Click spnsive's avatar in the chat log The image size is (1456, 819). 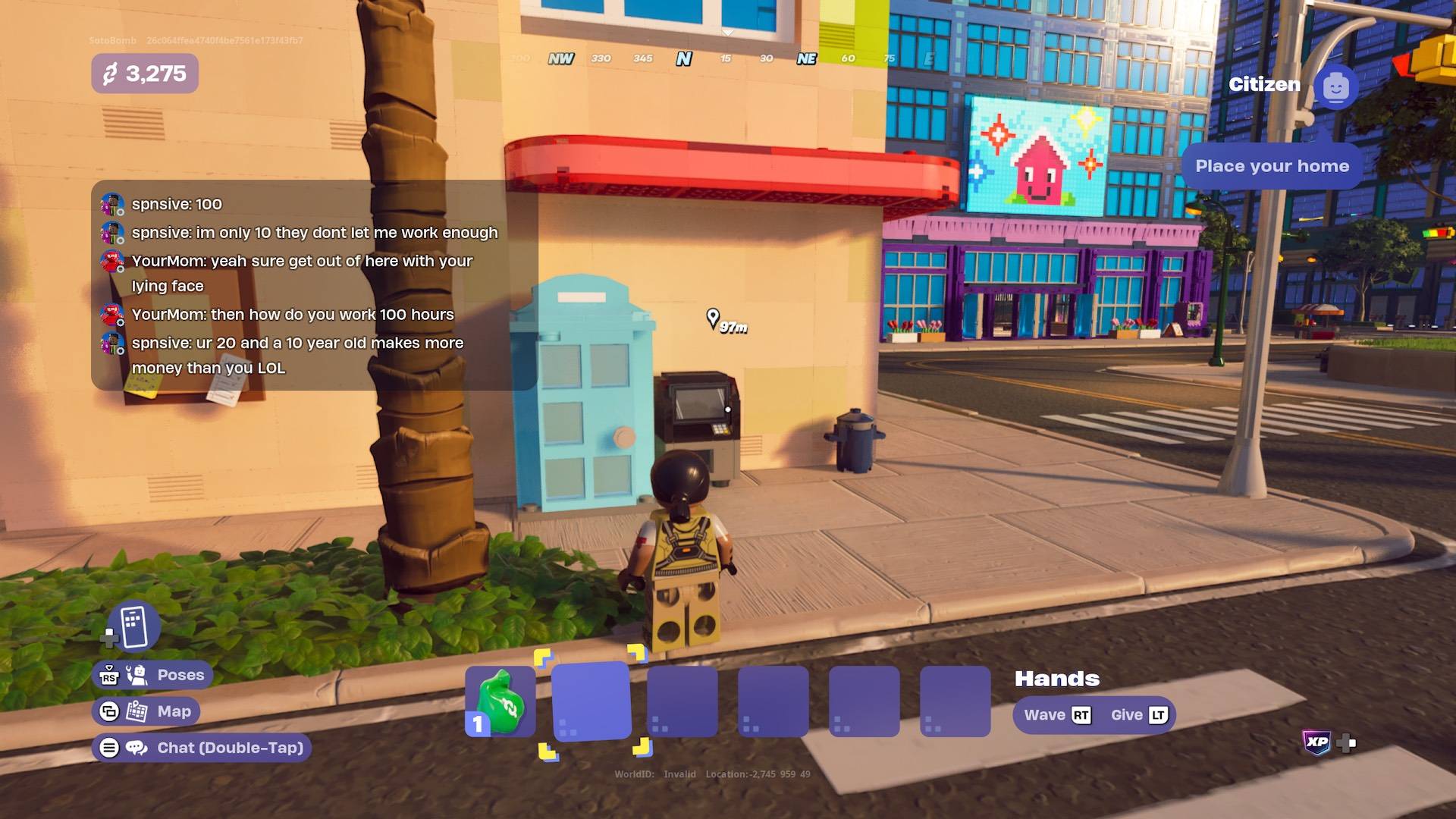click(x=112, y=202)
